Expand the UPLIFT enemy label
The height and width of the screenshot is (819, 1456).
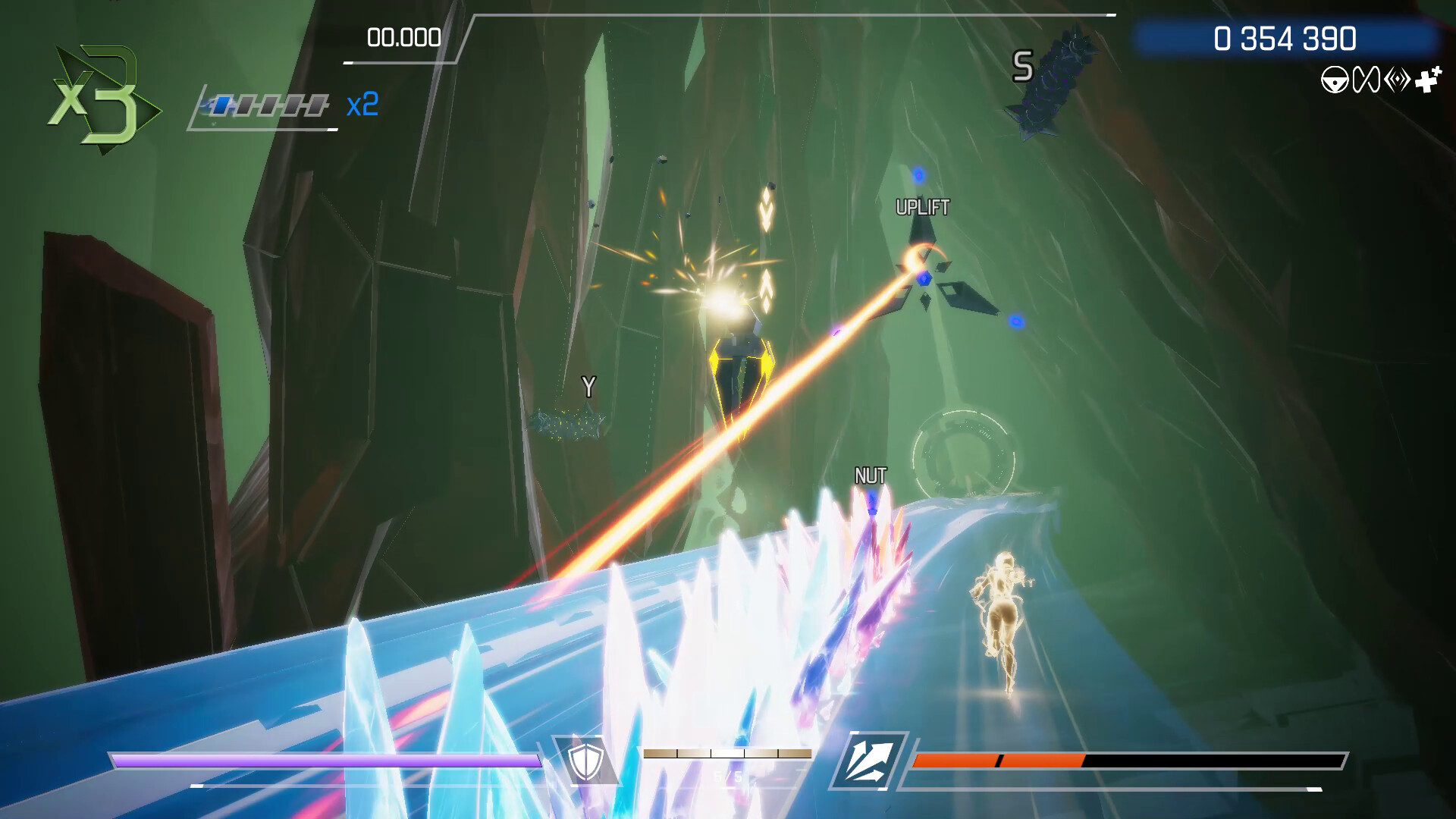(x=921, y=205)
